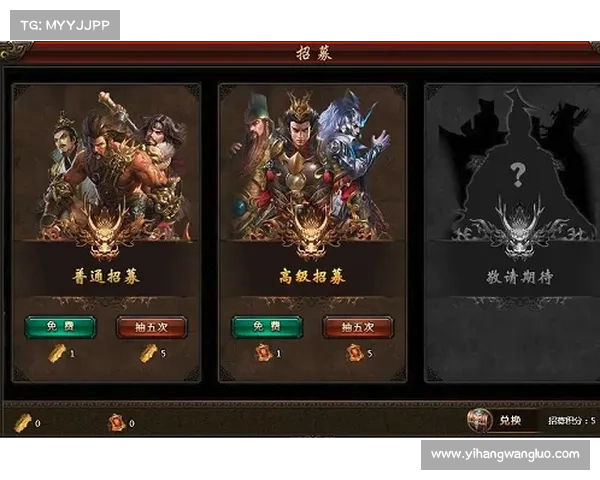Viewport: 600px width, 480px height.
Task: Claim the free draw under 普通招募
Action: (60, 327)
